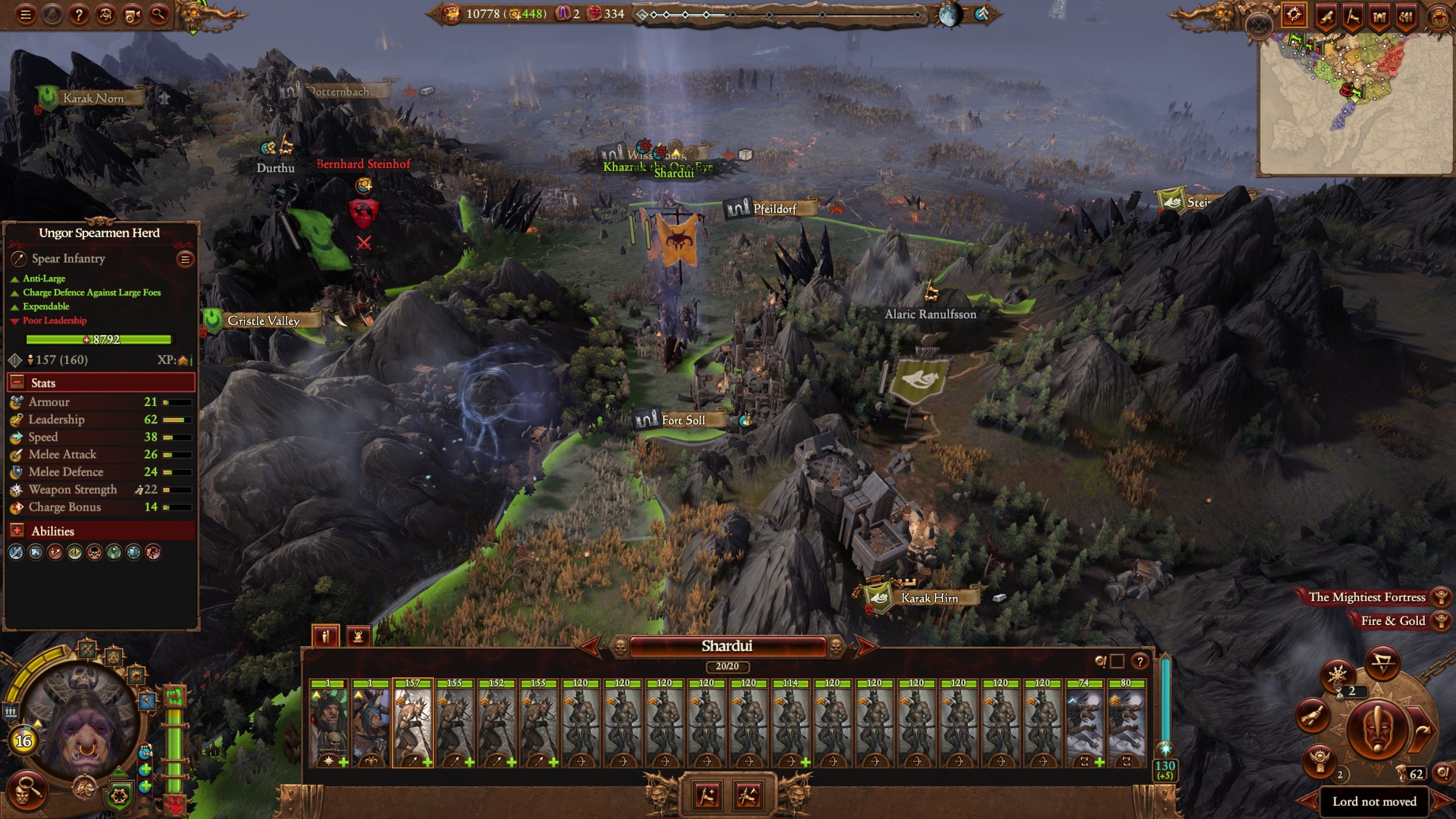Open the Buildings browser castle icon
The height and width of the screenshot is (819, 1456).
click(x=1380, y=14)
